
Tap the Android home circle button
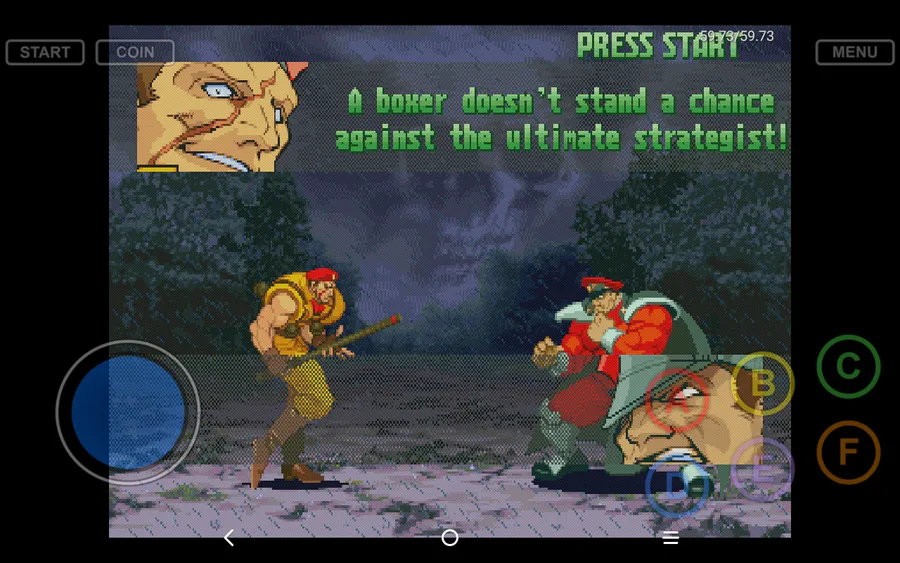[450, 538]
